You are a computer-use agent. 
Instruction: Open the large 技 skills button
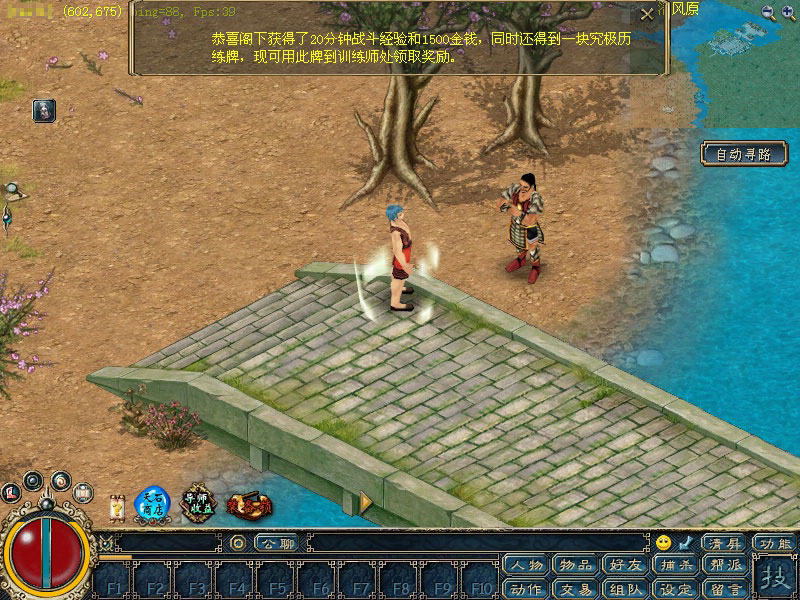click(x=774, y=578)
